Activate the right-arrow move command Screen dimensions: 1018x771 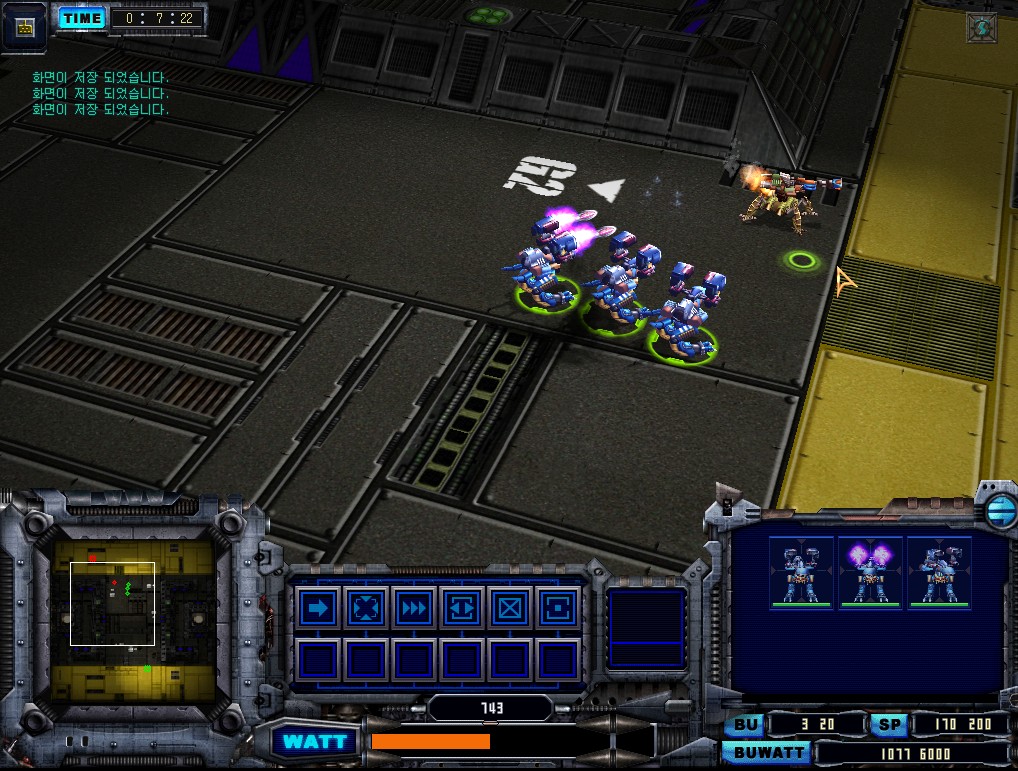pyautogui.click(x=318, y=607)
